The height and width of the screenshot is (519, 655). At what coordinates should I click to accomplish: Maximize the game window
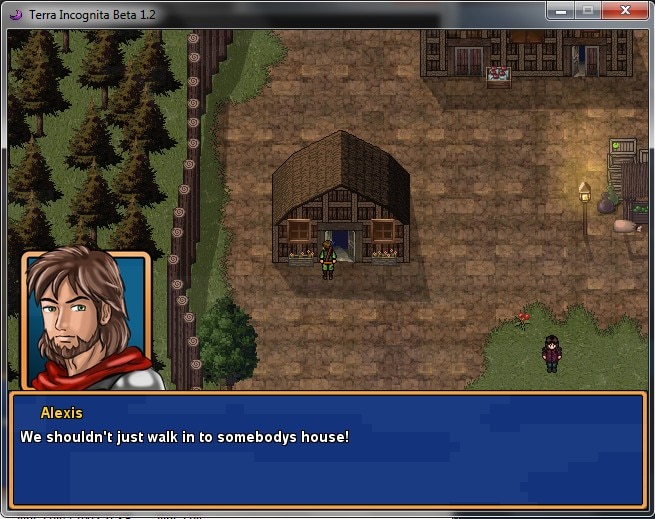click(587, 10)
